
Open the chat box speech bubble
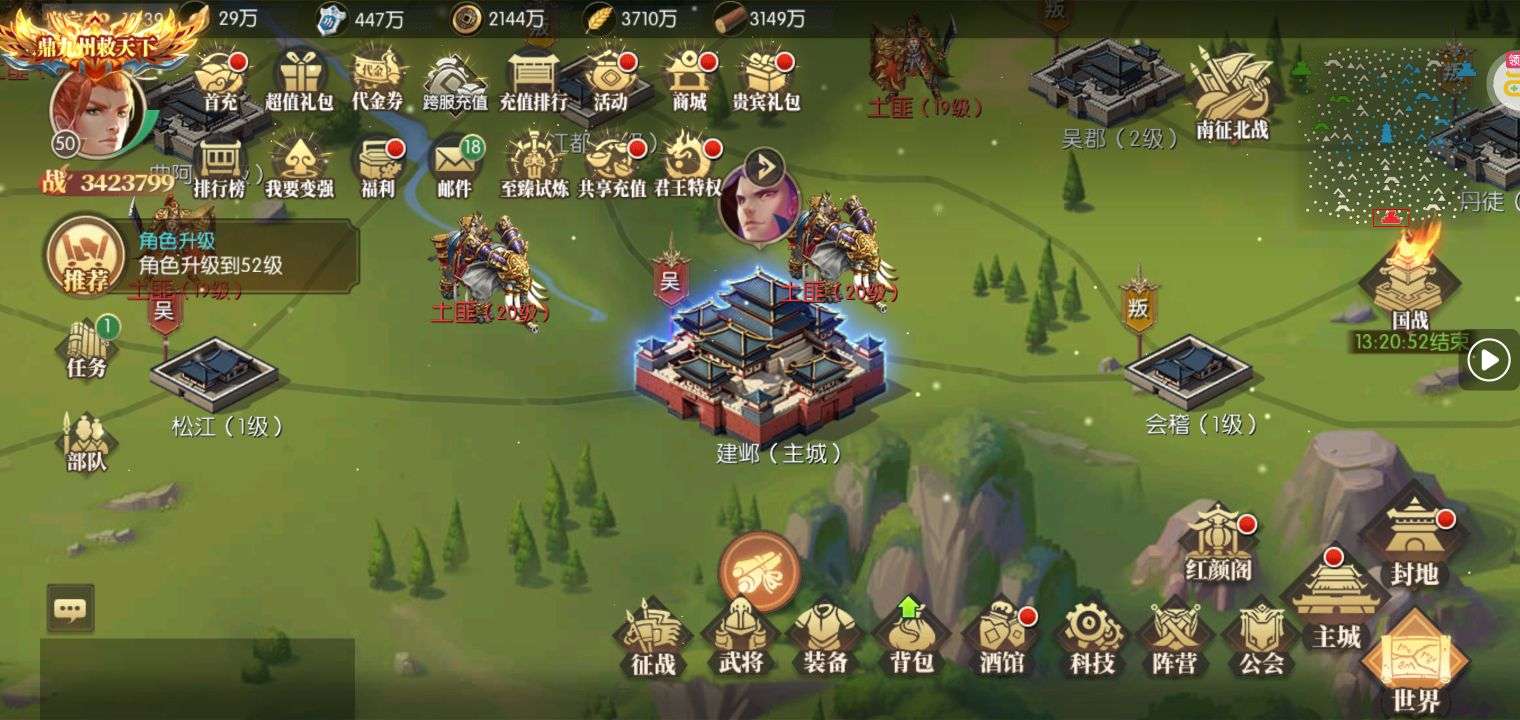click(70, 608)
